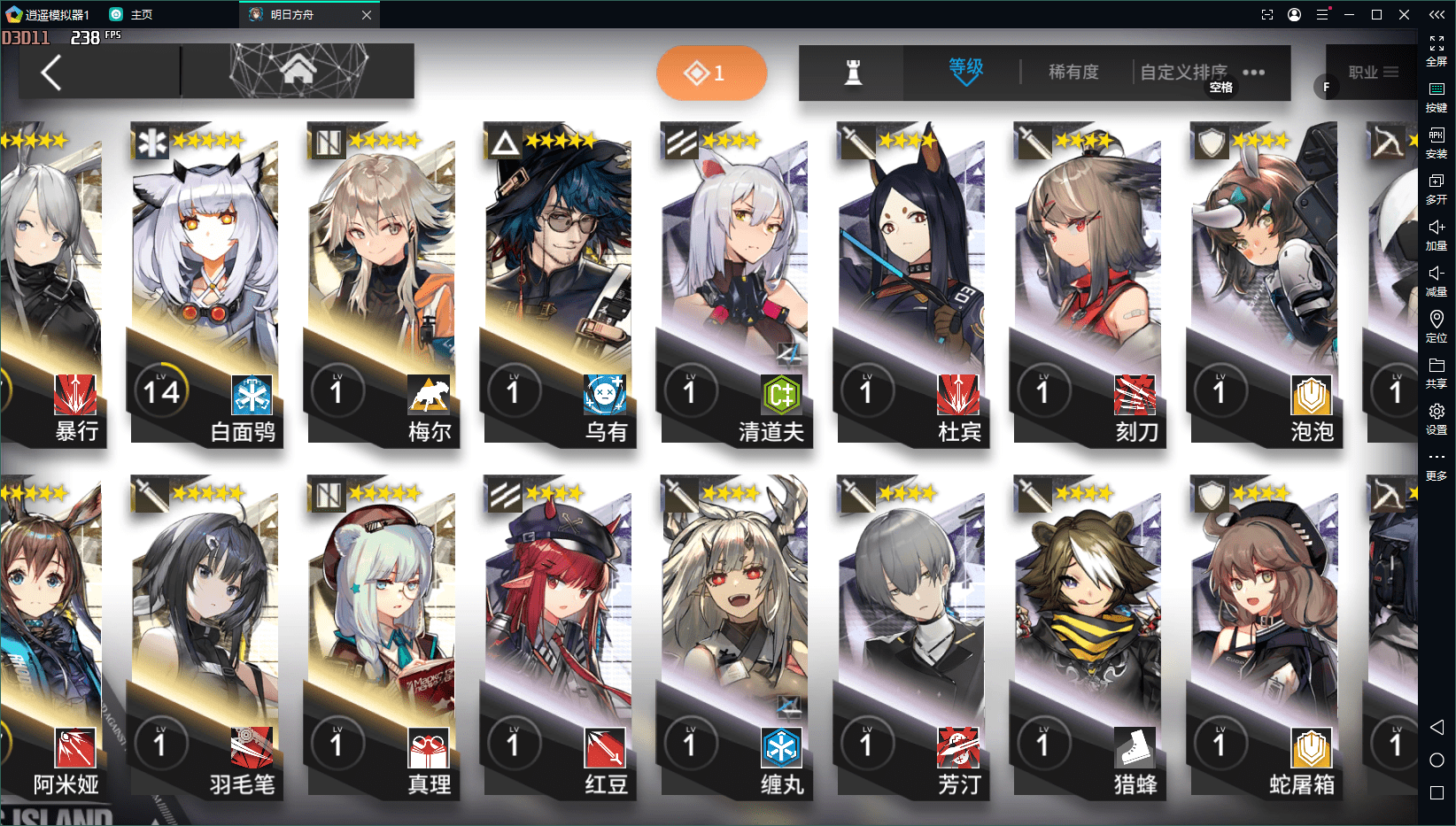1456x826 pixels.
Task: Choose operator 杜宾 card
Action: (911, 283)
